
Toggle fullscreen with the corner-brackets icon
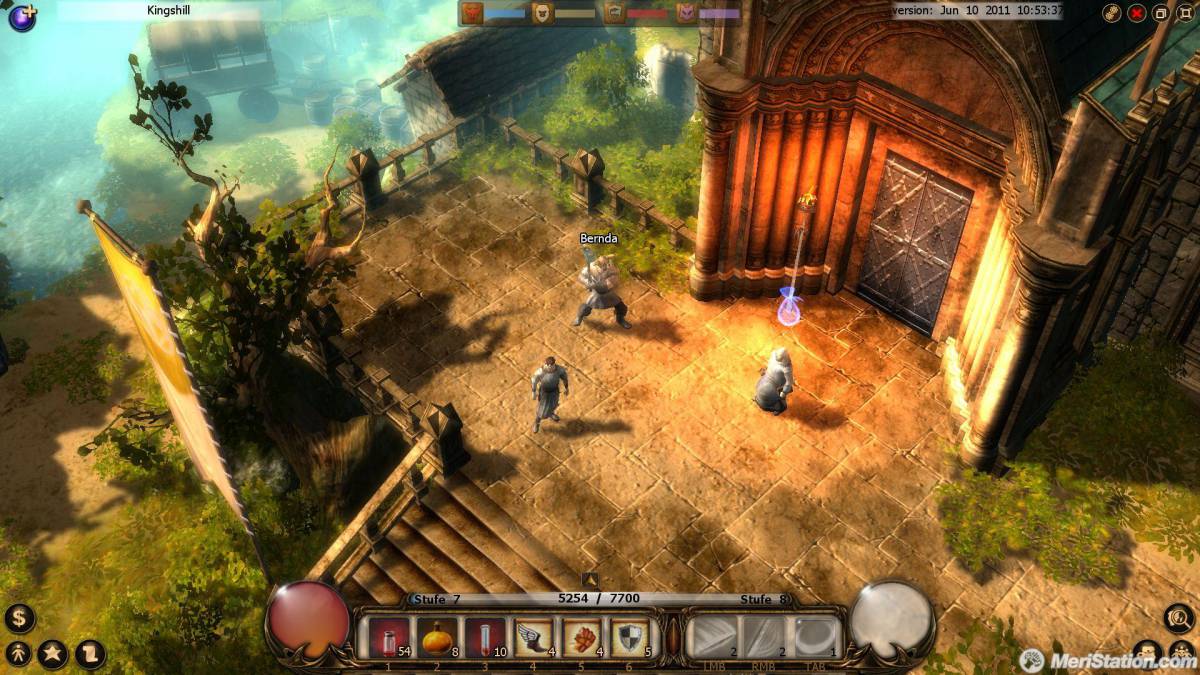pos(1186,13)
